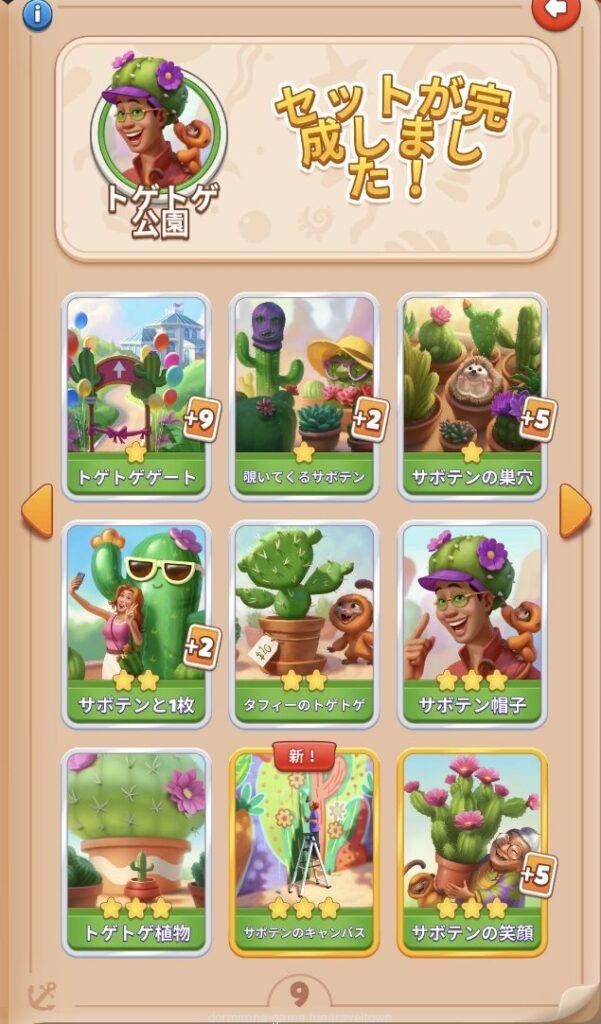
Task: Go to previous card set page
Action: pyautogui.click(x=36, y=510)
